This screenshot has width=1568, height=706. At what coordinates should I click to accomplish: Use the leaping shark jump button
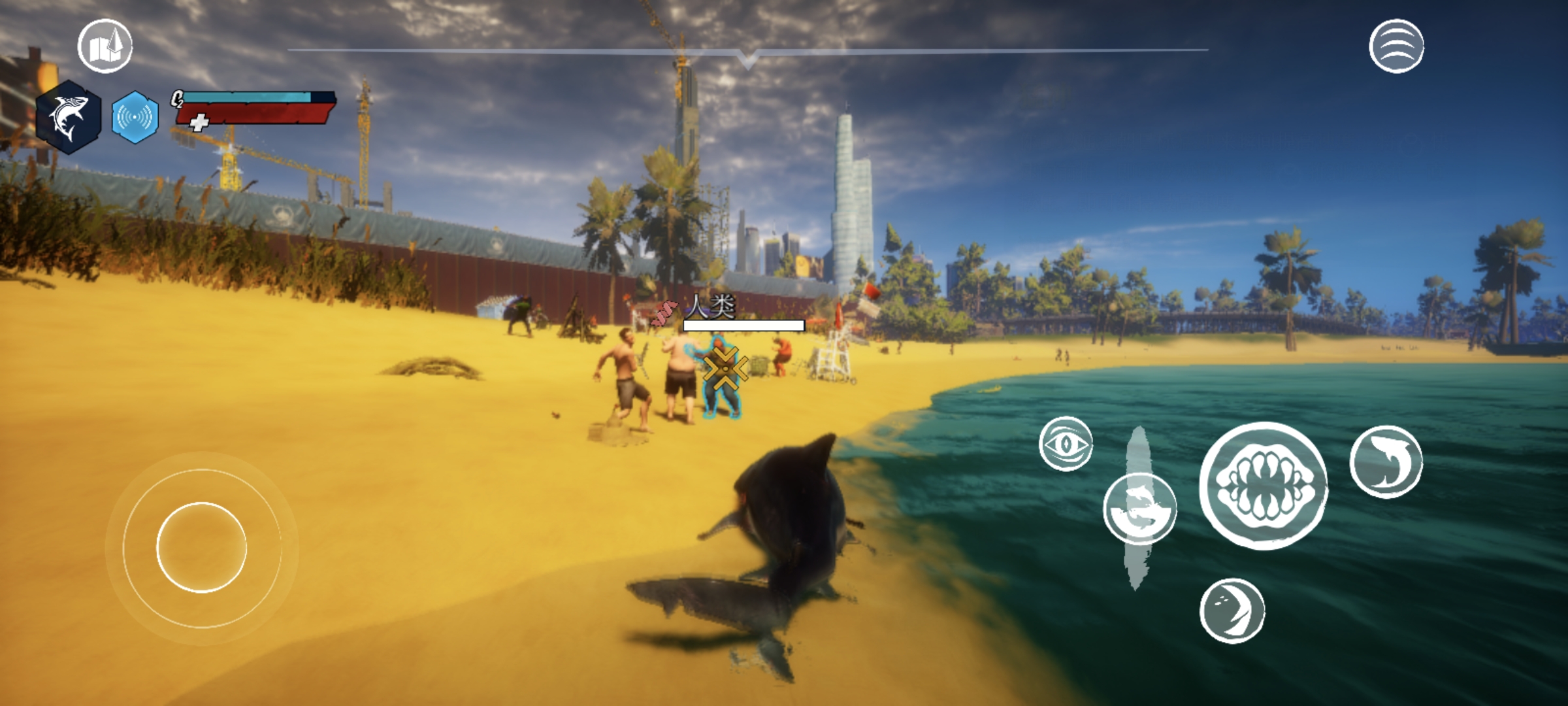pyautogui.click(x=1386, y=462)
